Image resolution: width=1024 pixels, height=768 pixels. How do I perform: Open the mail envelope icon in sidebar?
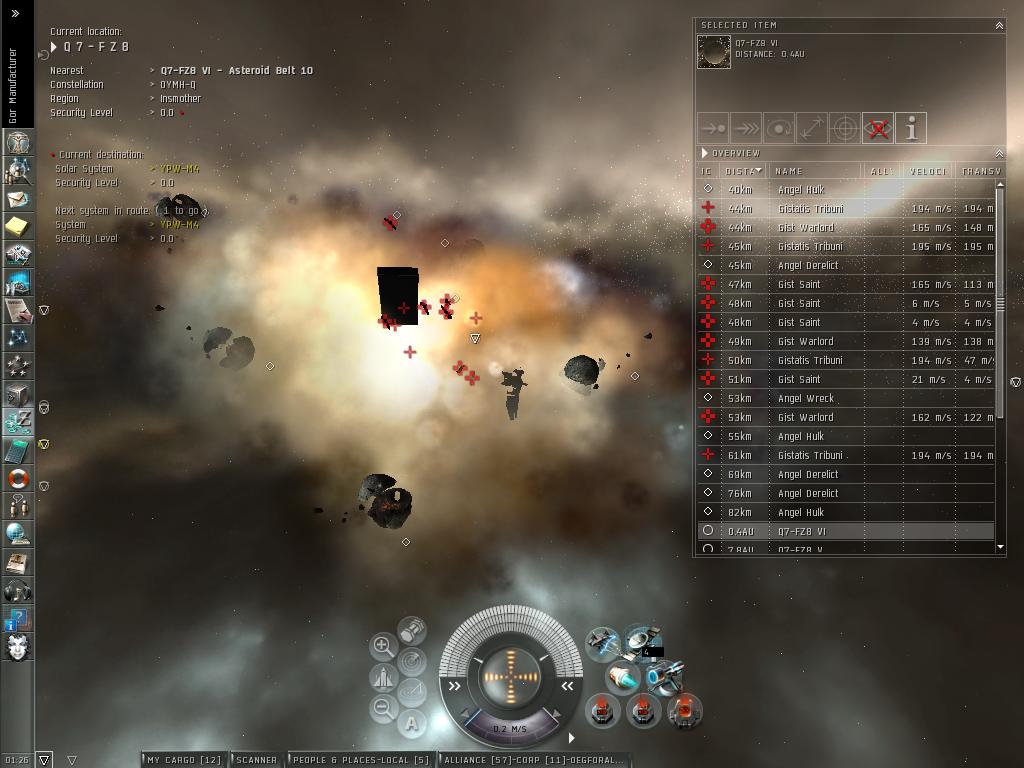pos(17,200)
